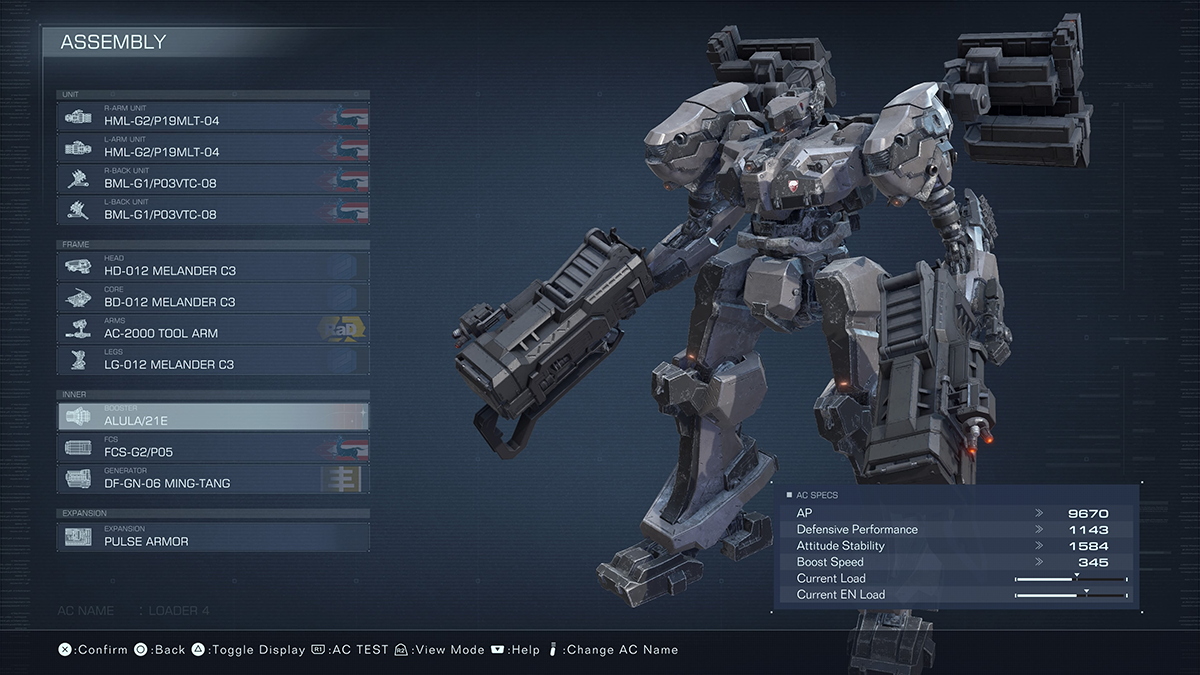Image resolution: width=1200 pixels, height=675 pixels.
Task: Select the ALULA/21E booster row
Action: tap(213, 416)
